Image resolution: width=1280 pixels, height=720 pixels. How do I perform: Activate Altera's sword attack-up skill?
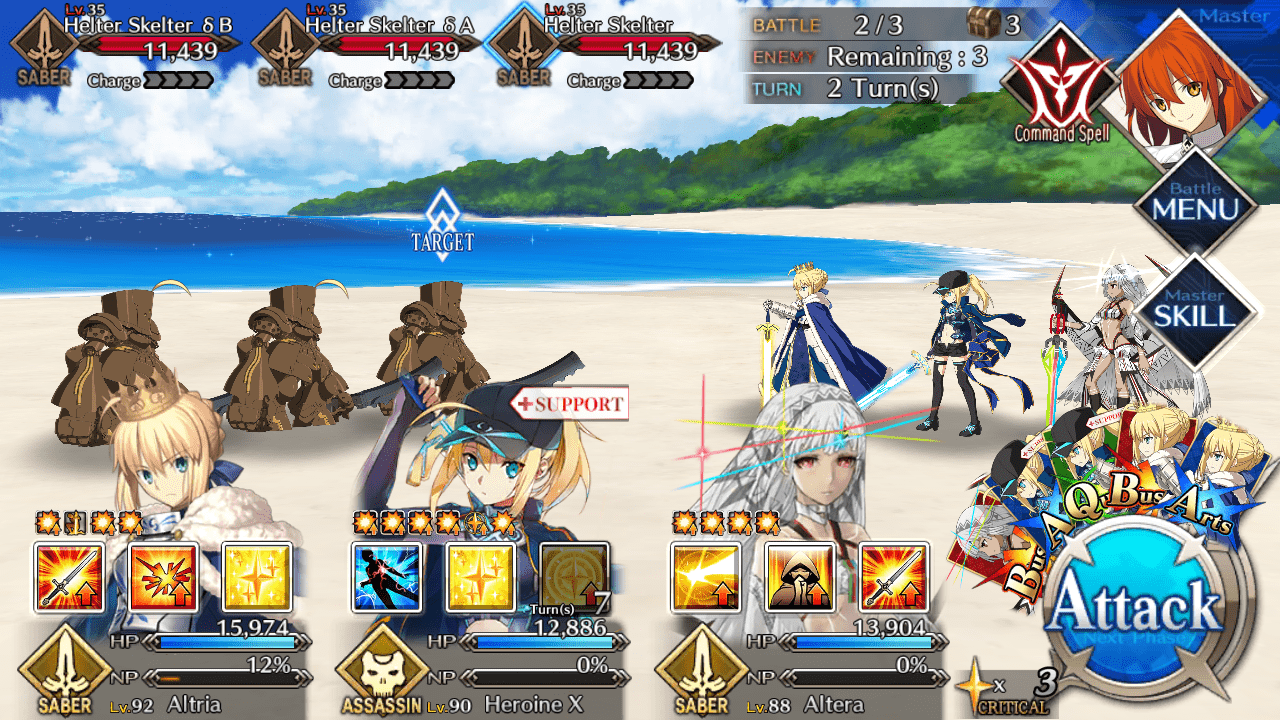(x=894, y=577)
